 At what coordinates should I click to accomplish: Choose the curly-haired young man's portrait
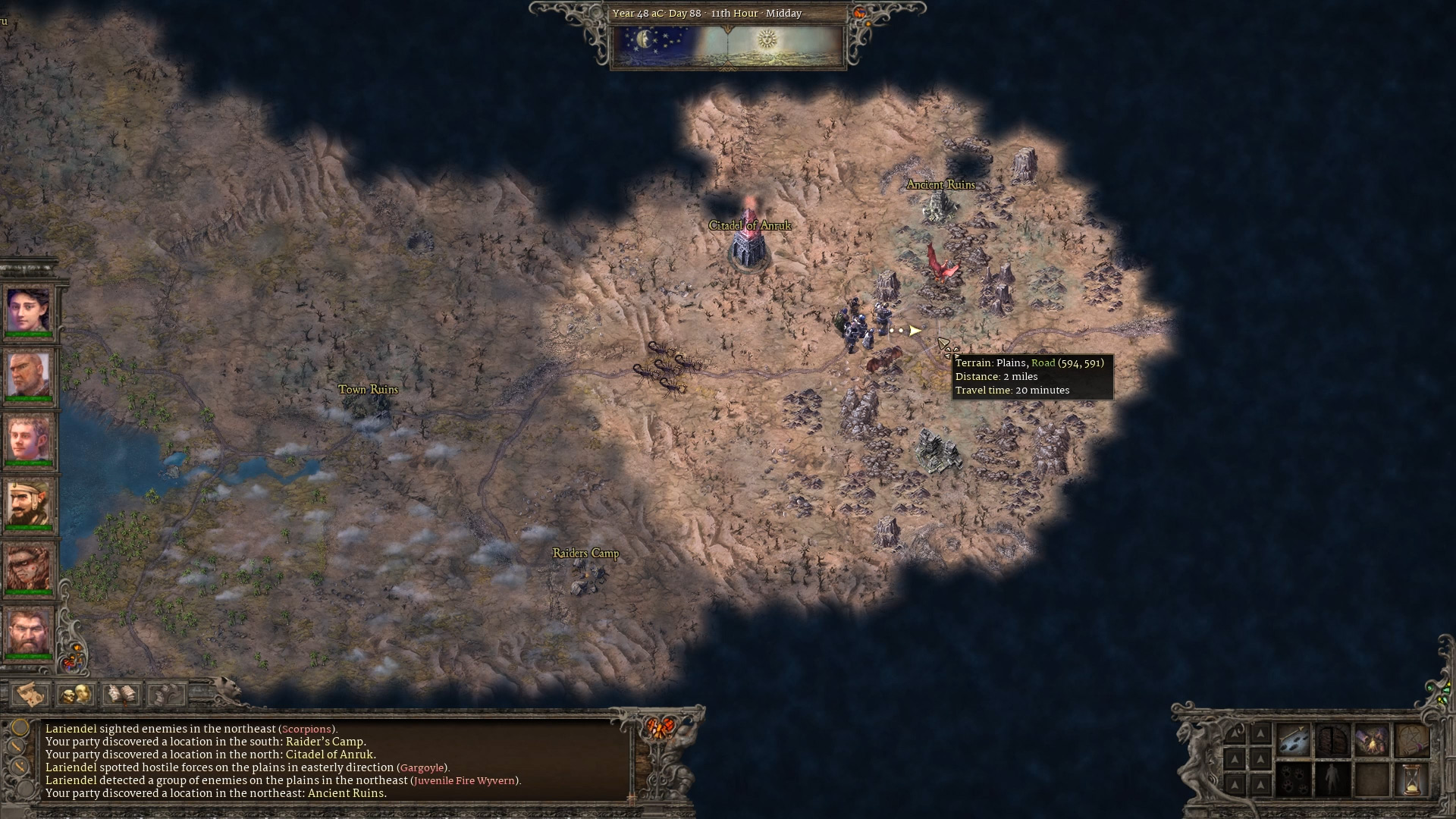point(29,438)
